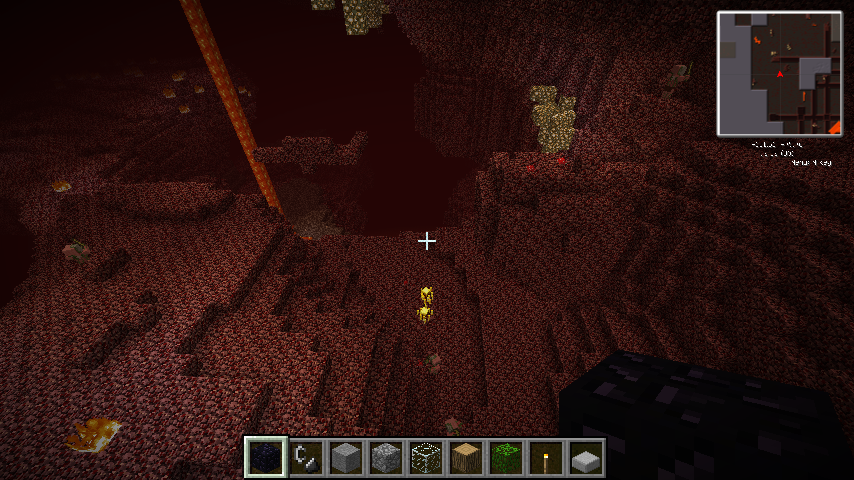This screenshot has width=854, height=480.
Task: Click the minimap in the corner
Action: pos(779,73)
